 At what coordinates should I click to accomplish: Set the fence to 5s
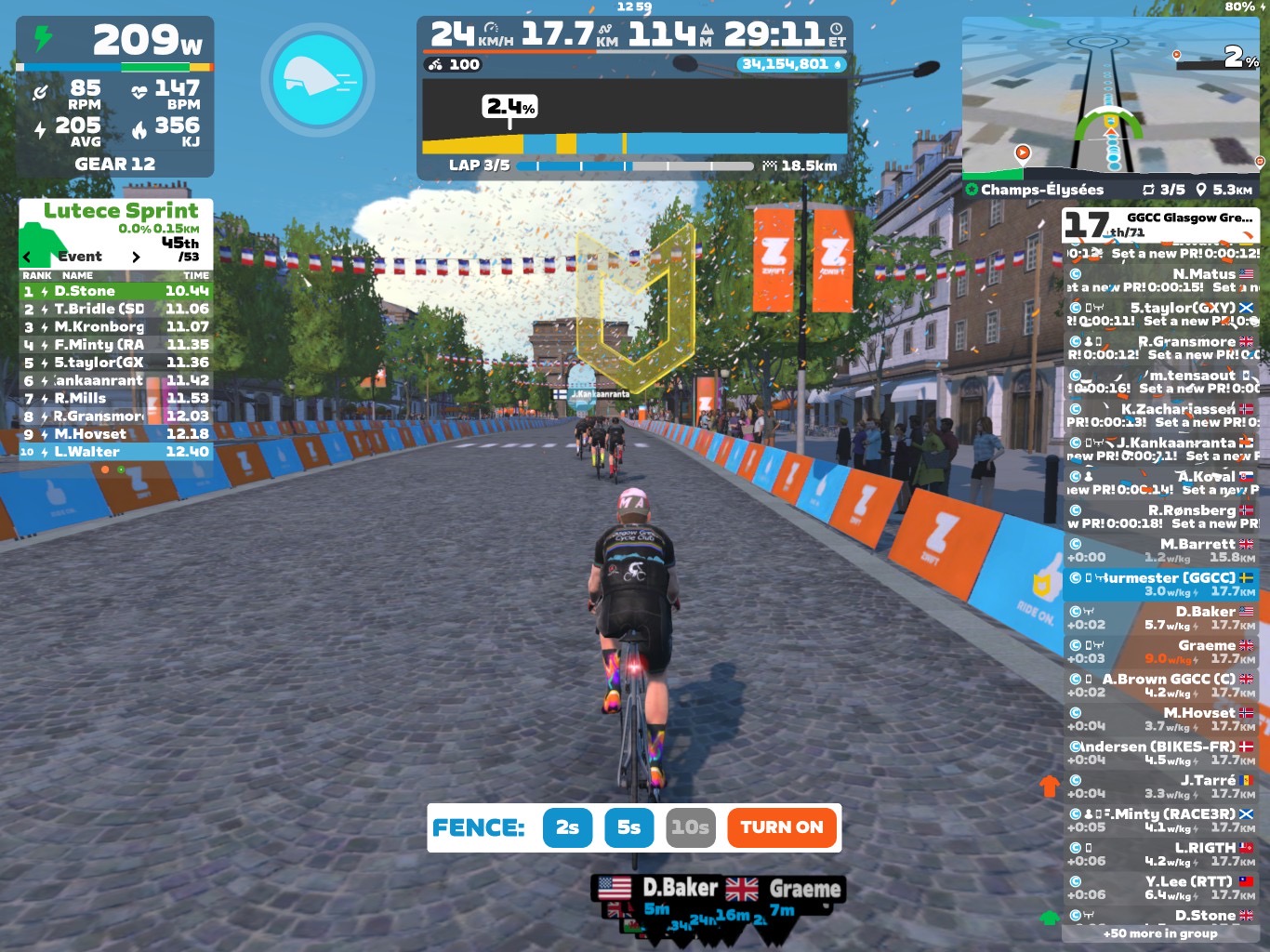628,827
